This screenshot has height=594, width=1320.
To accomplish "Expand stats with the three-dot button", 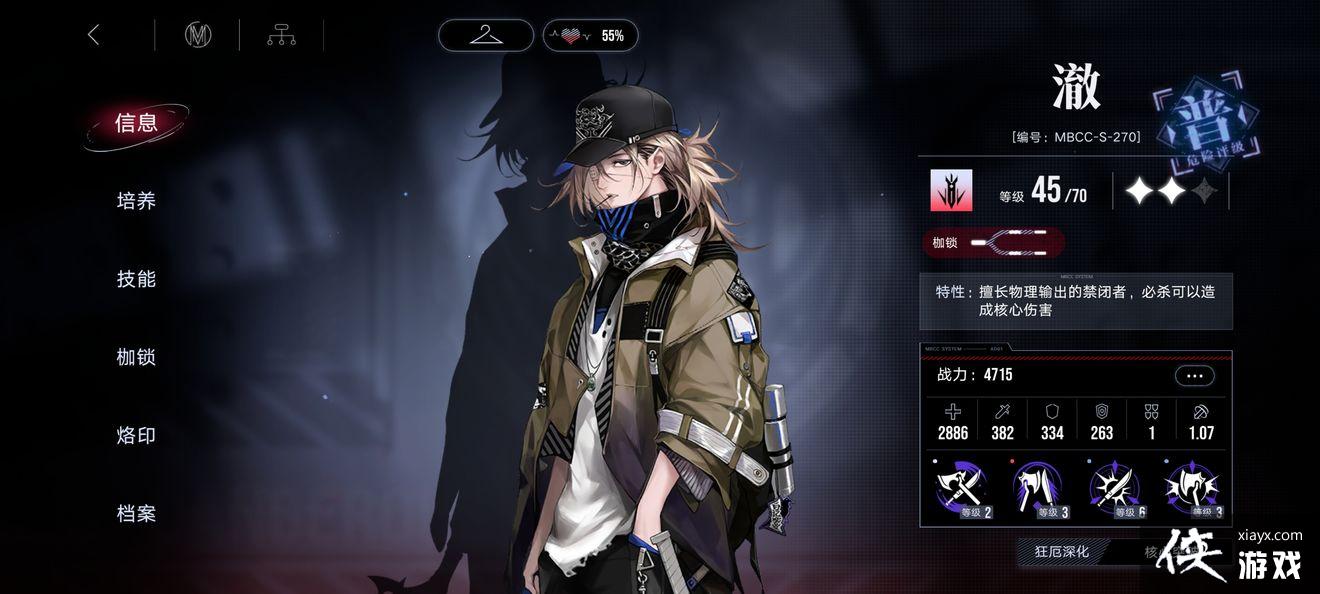I will point(1194,376).
